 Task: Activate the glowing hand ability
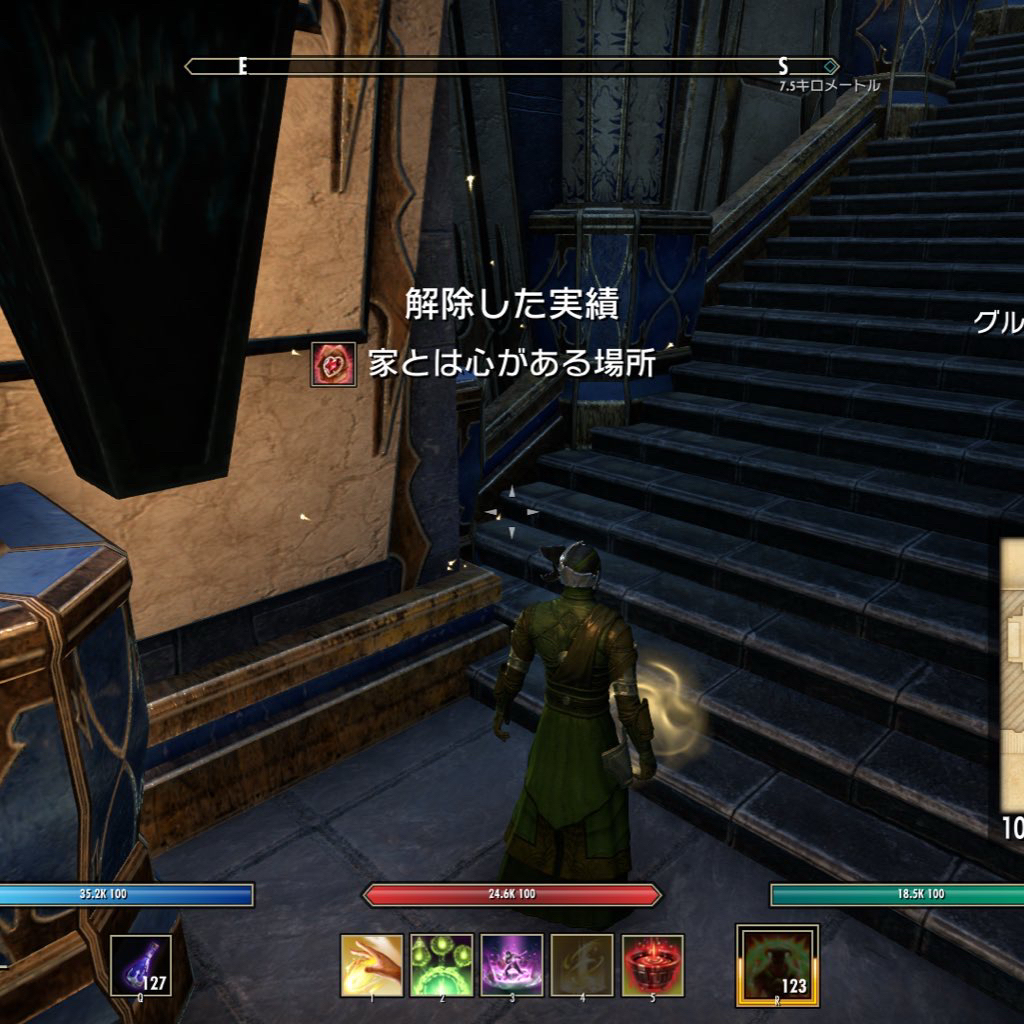click(x=372, y=965)
